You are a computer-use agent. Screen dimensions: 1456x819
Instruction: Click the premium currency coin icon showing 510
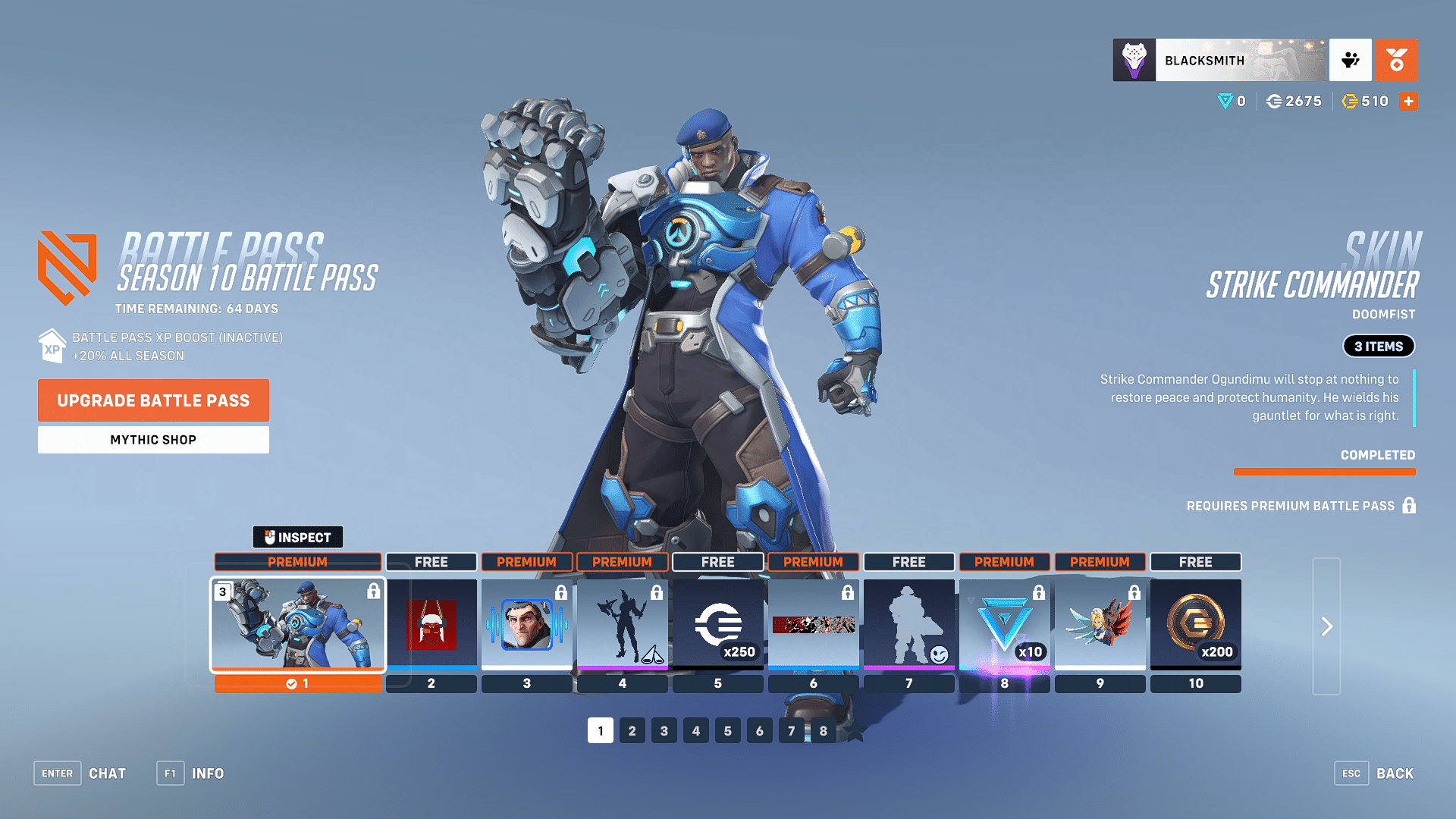tap(1351, 101)
